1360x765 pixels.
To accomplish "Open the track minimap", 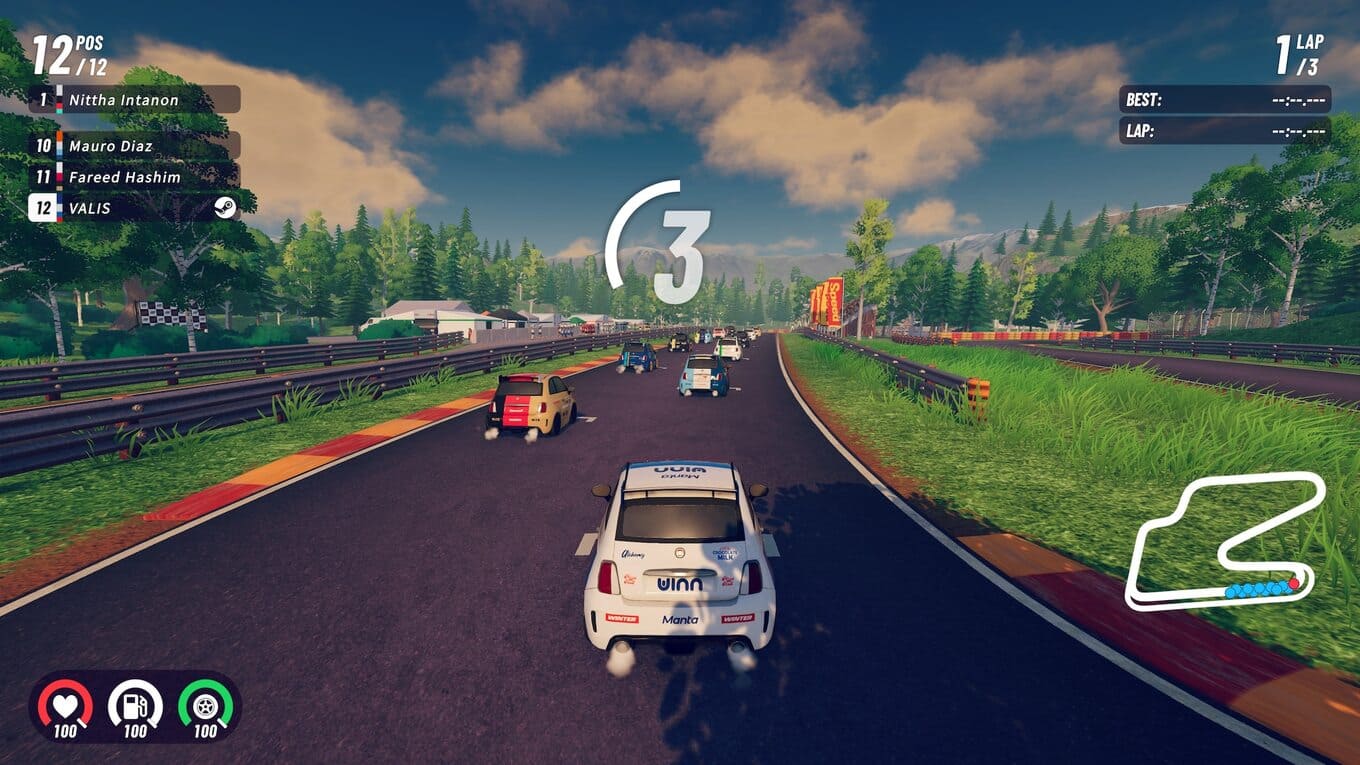I will [1226, 543].
